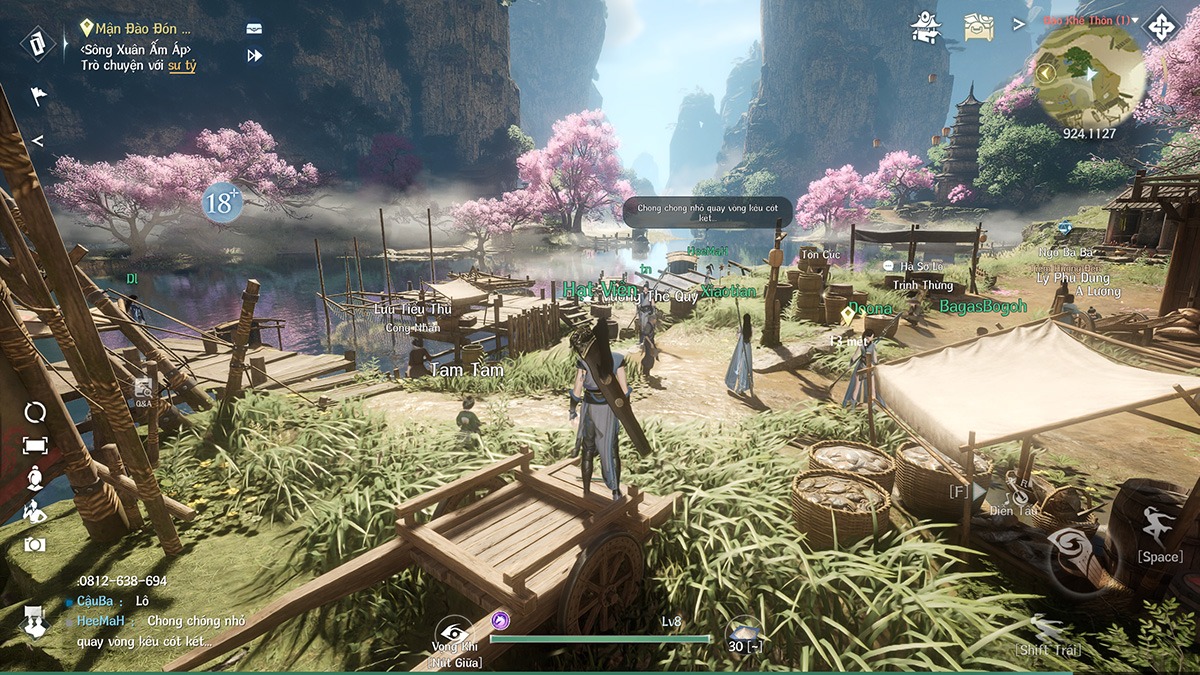Open the character portrait icon
The width and height of the screenshot is (1200, 675).
coord(35,478)
